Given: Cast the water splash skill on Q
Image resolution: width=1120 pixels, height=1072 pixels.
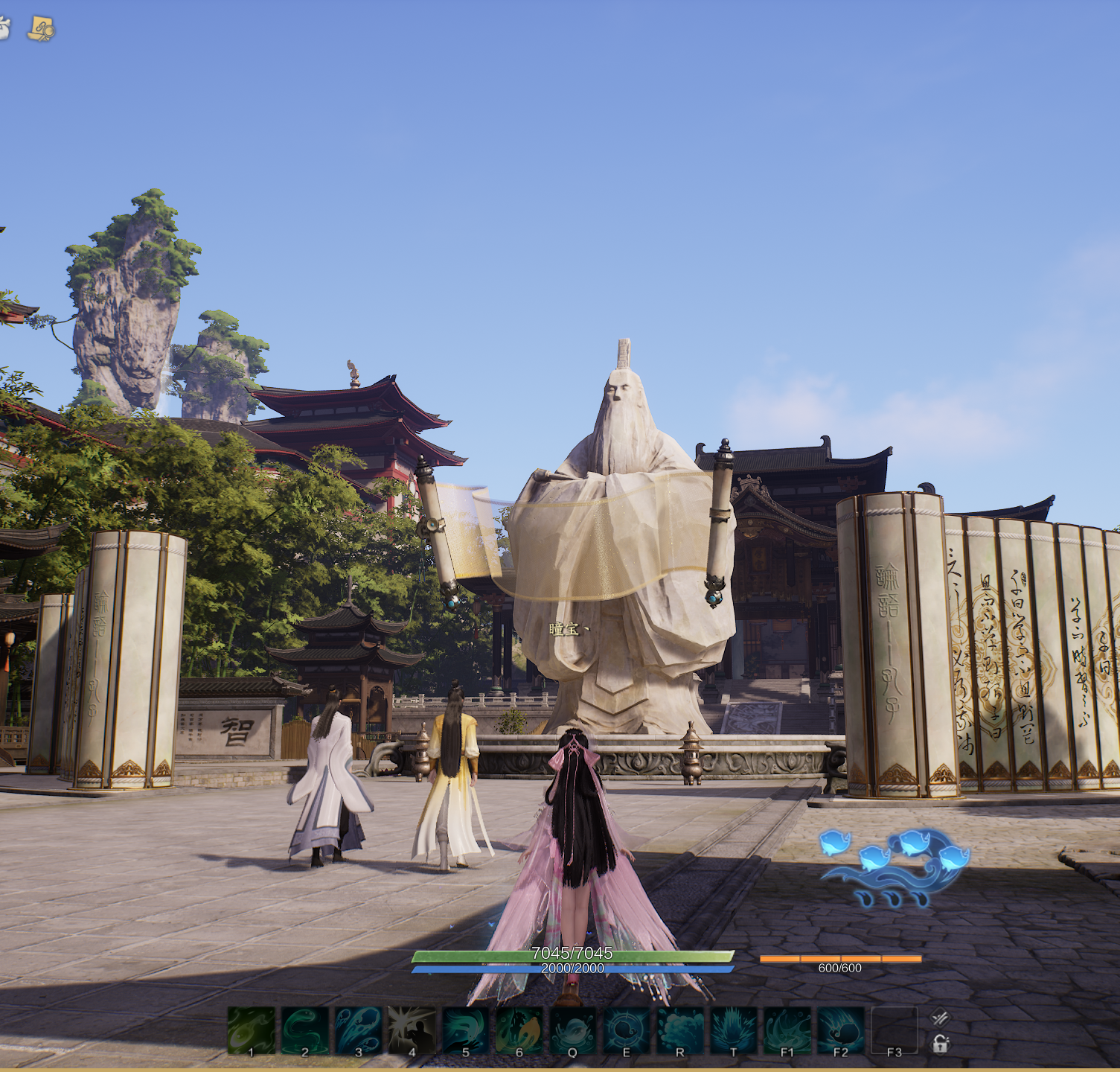Looking at the screenshot, I should coord(573,1030).
